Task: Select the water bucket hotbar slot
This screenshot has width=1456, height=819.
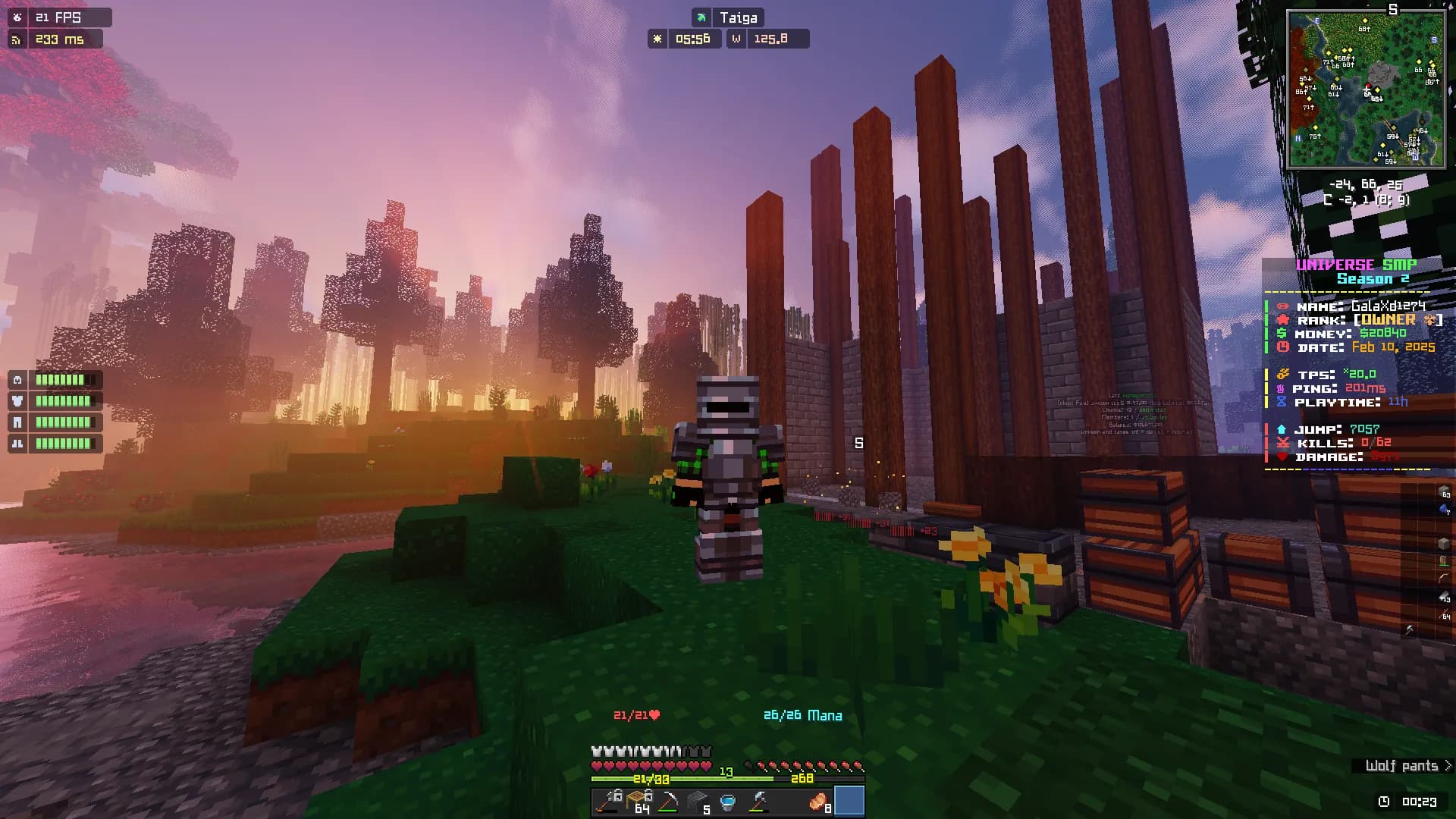Action: click(727, 801)
